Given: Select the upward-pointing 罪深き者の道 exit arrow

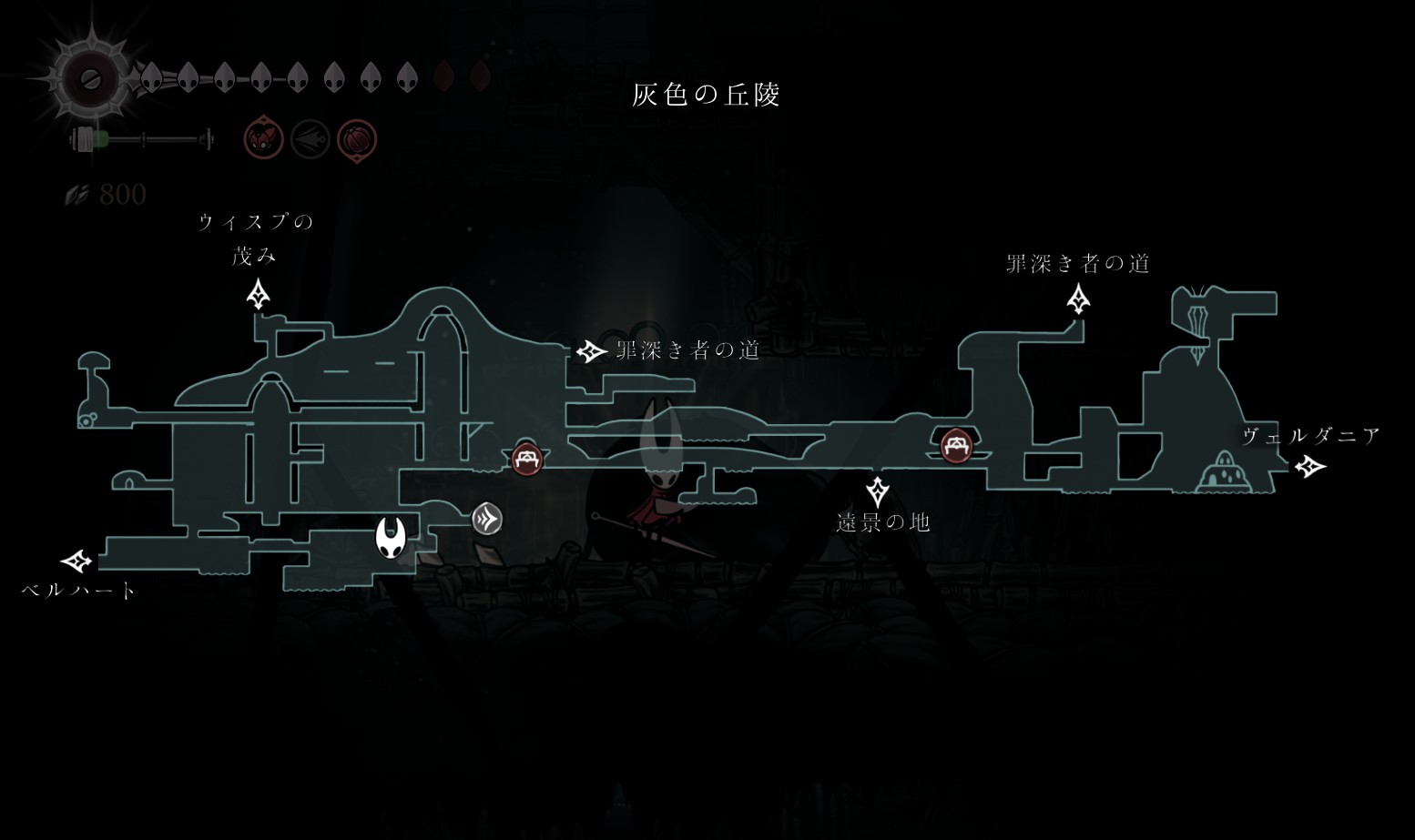Looking at the screenshot, I should coord(1079,299).
